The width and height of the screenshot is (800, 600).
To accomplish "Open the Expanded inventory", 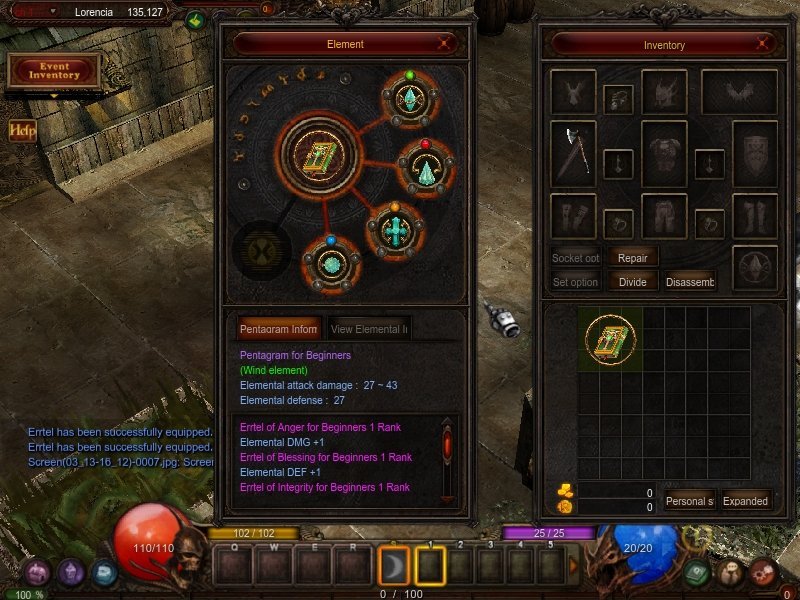I will [745, 501].
